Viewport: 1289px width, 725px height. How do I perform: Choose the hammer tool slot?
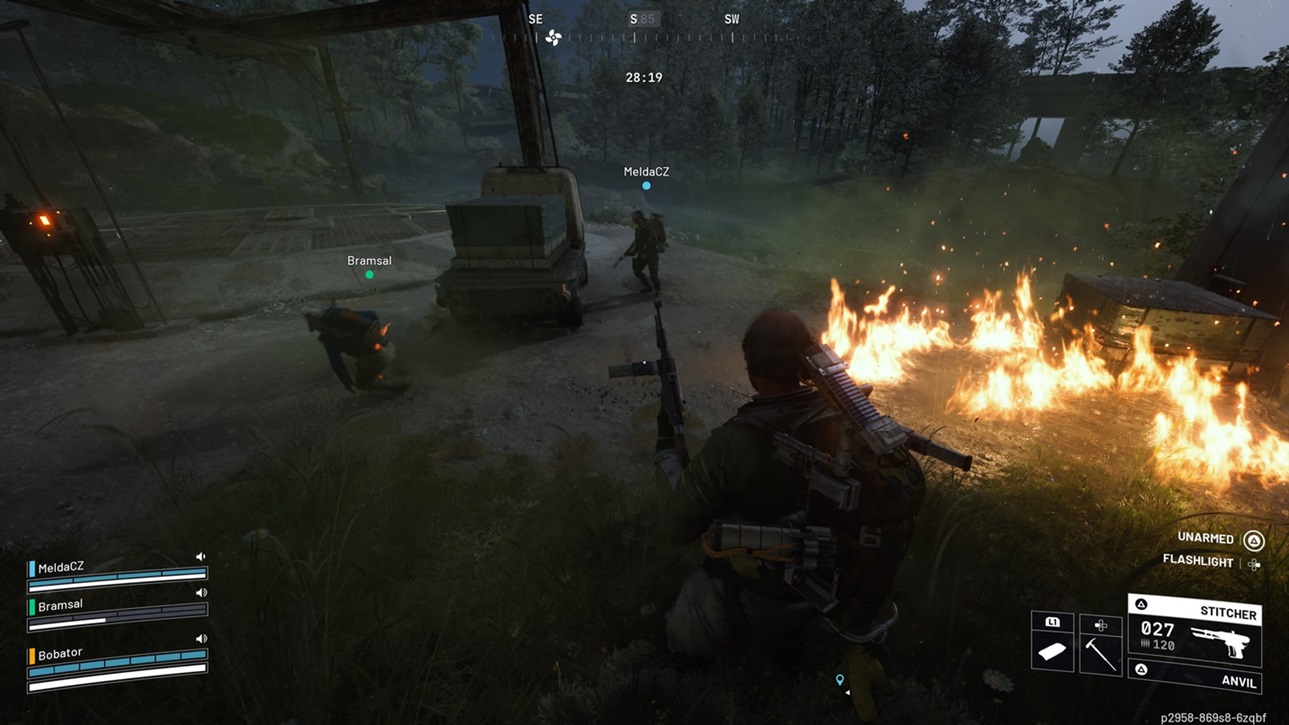click(x=1100, y=648)
